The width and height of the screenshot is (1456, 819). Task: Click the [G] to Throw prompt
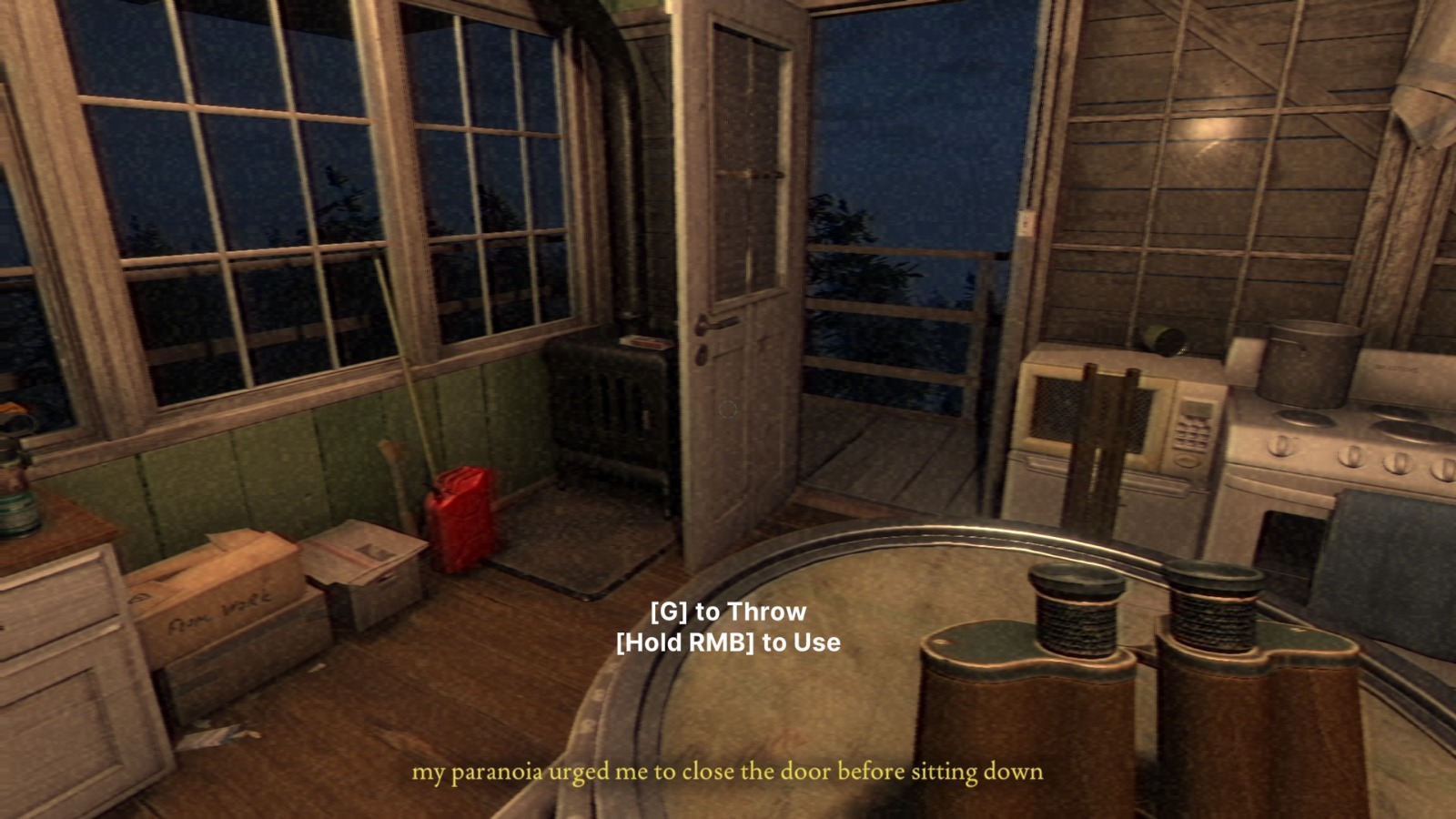pos(727,612)
